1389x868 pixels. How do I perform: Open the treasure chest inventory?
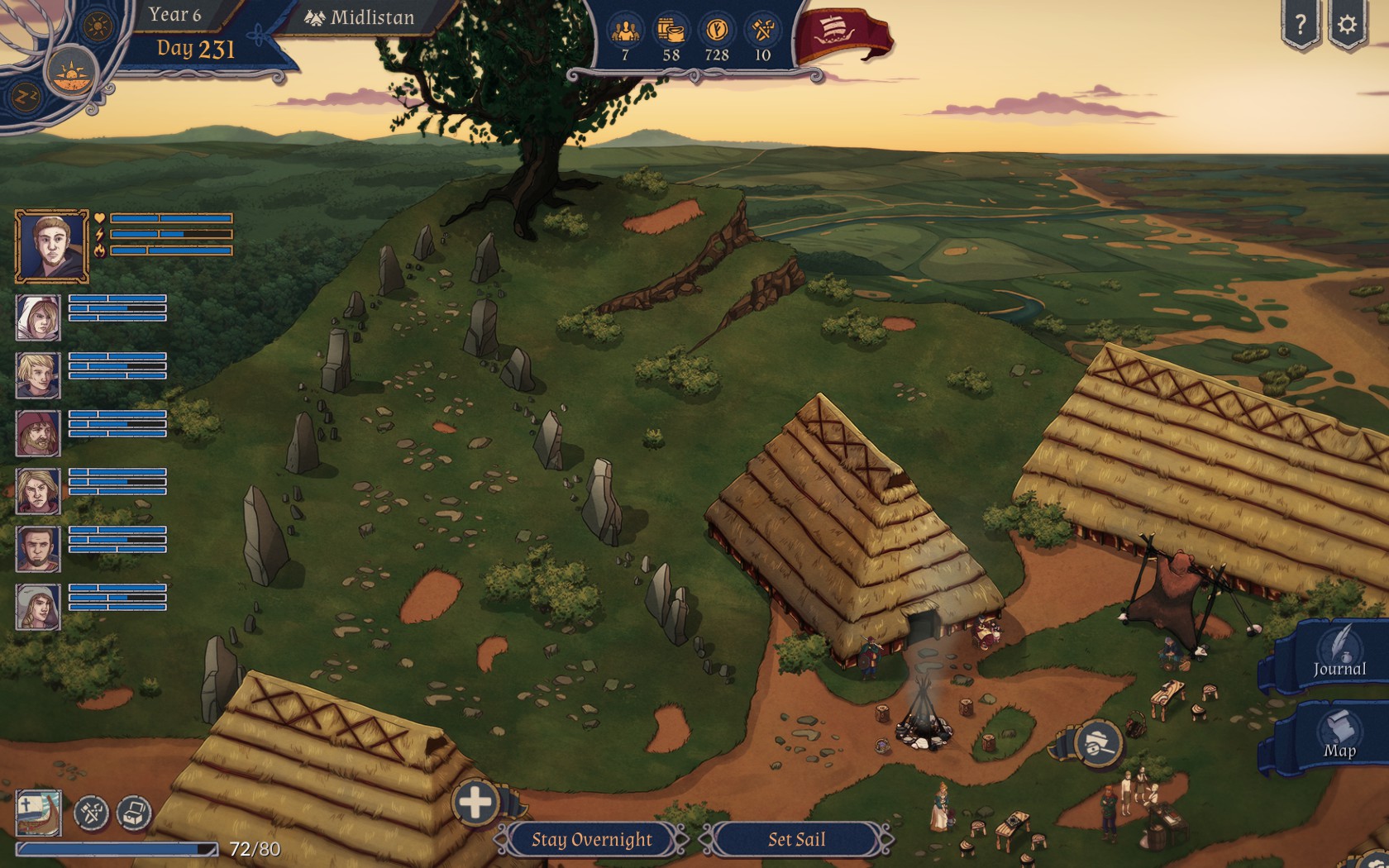(x=134, y=813)
